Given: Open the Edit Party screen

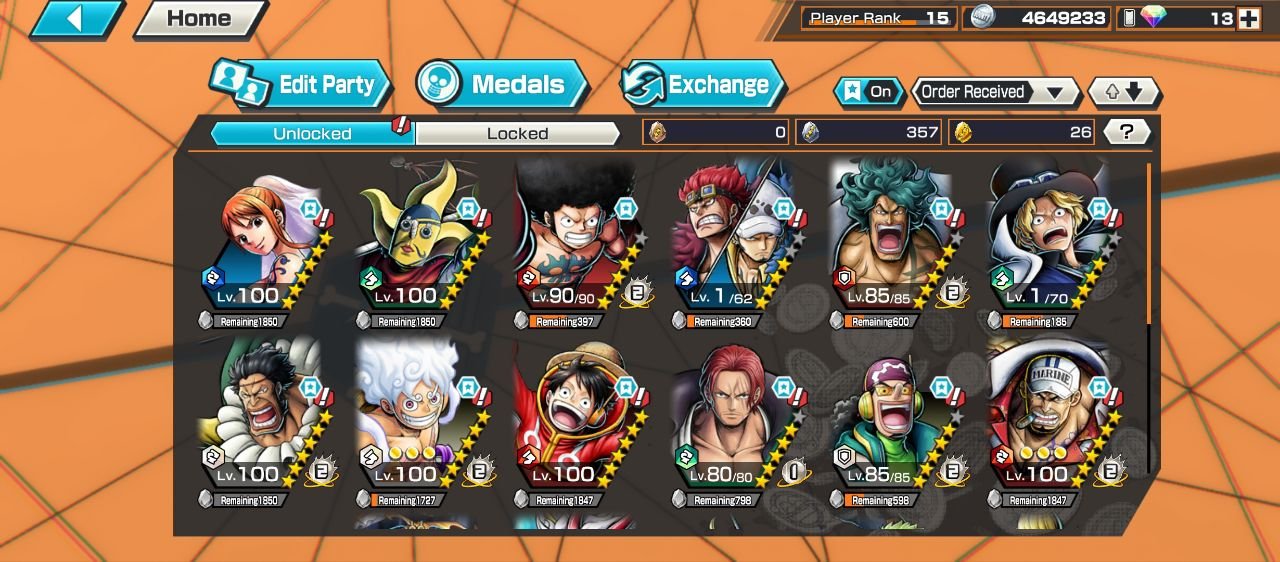Looking at the screenshot, I should pyautogui.click(x=300, y=85).
